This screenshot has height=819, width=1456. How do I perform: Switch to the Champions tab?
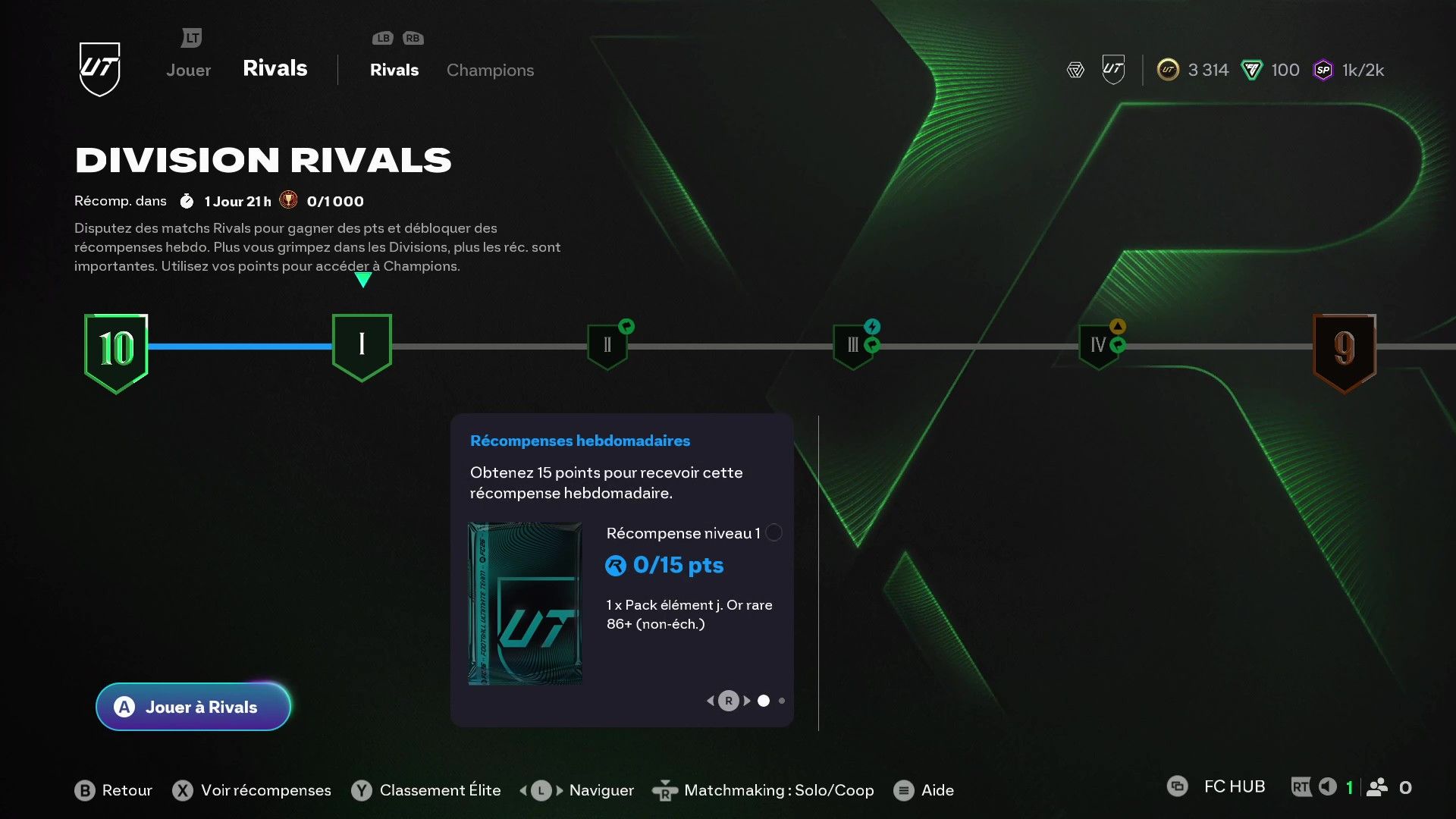click(x=490, y=70)
